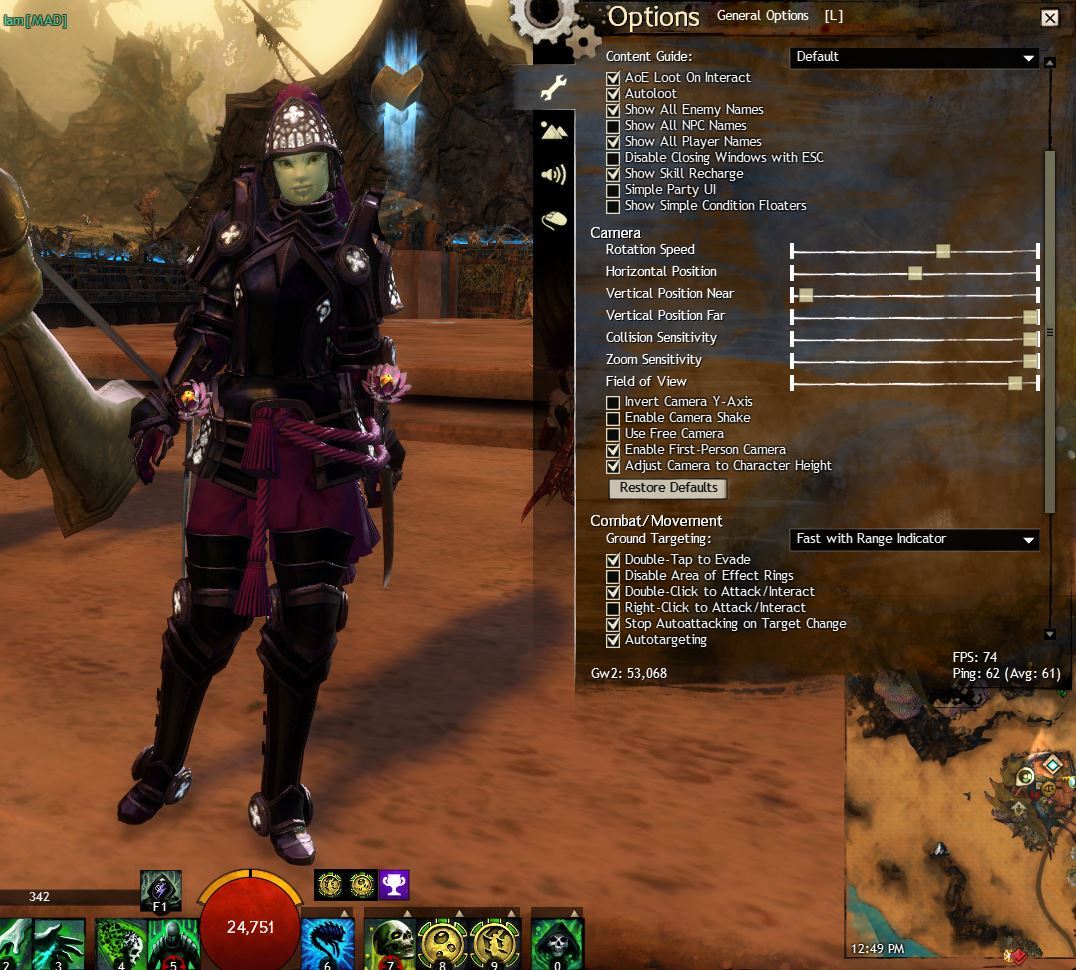Viewport: 1076px width, 970px height.
Task: Toggle Double-Tap to Evade
Action: pos(613,560)
